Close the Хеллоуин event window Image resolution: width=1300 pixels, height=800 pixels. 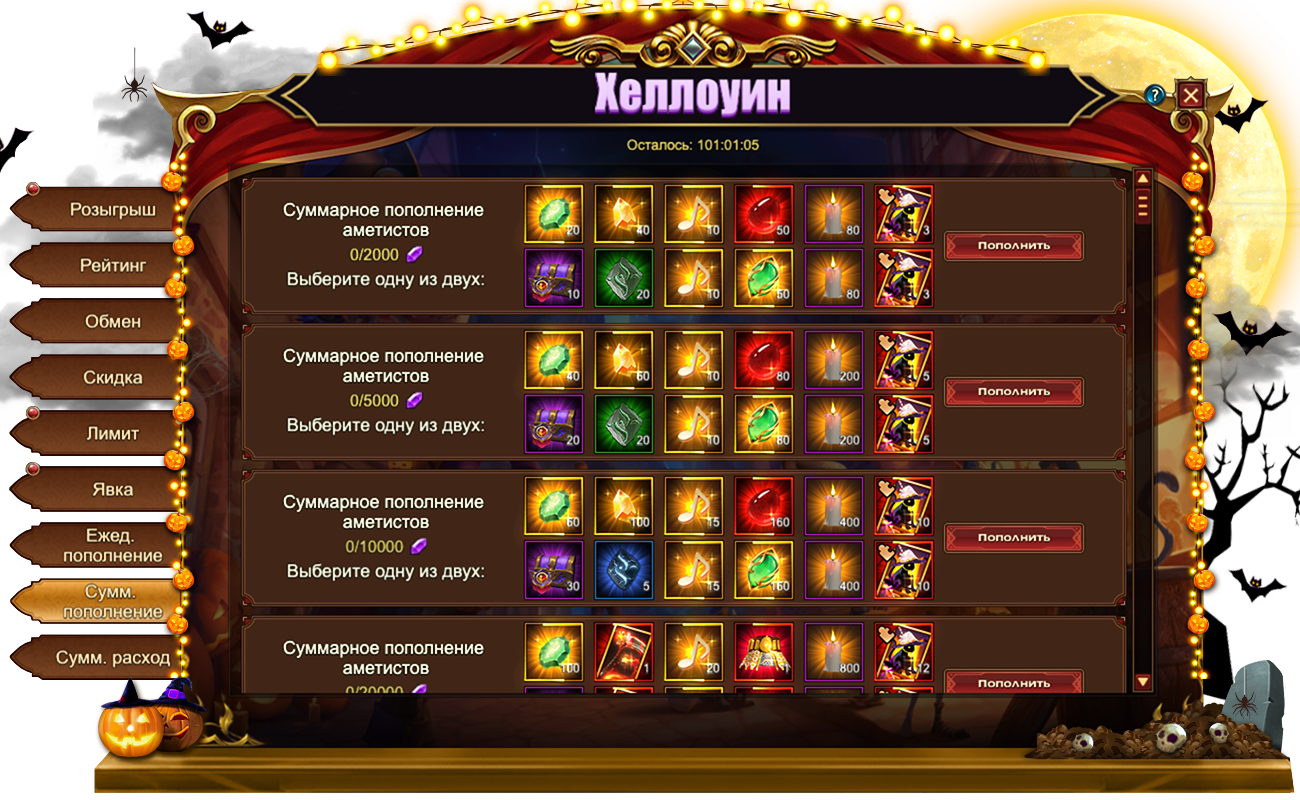point(1190,95)
